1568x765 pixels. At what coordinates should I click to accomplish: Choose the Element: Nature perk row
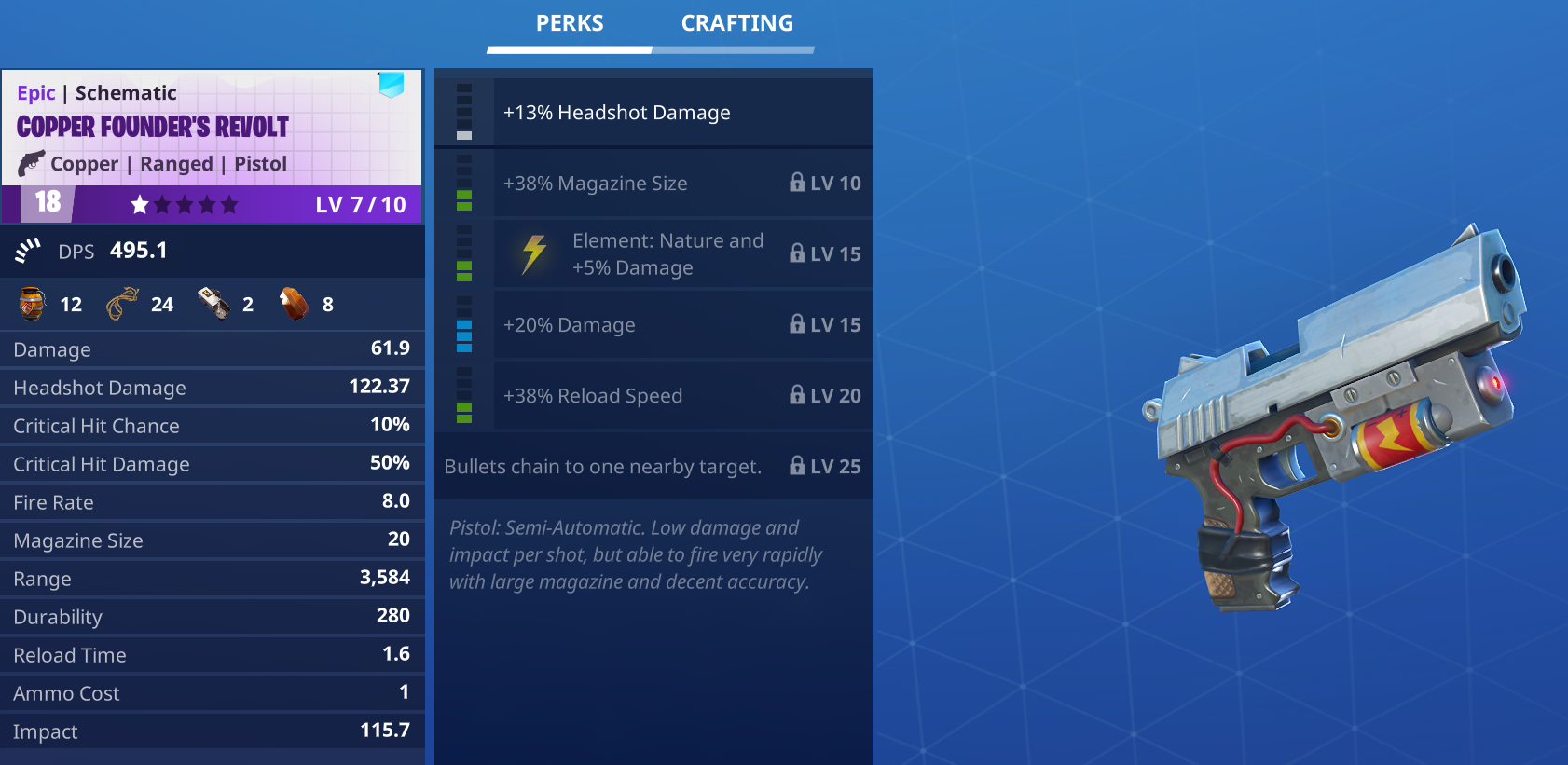[x=681, y=254]
